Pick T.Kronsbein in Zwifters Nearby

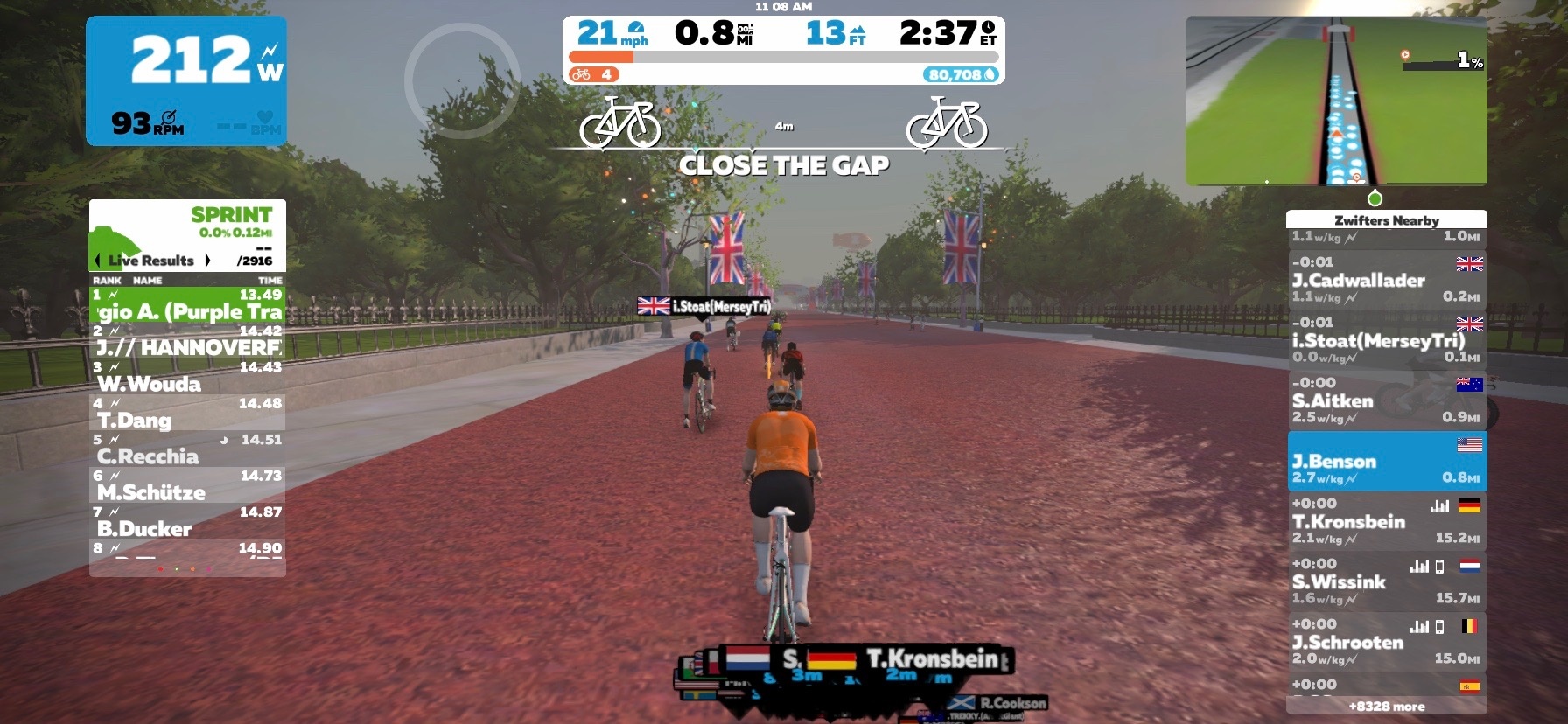click(x=1386, y=522)
